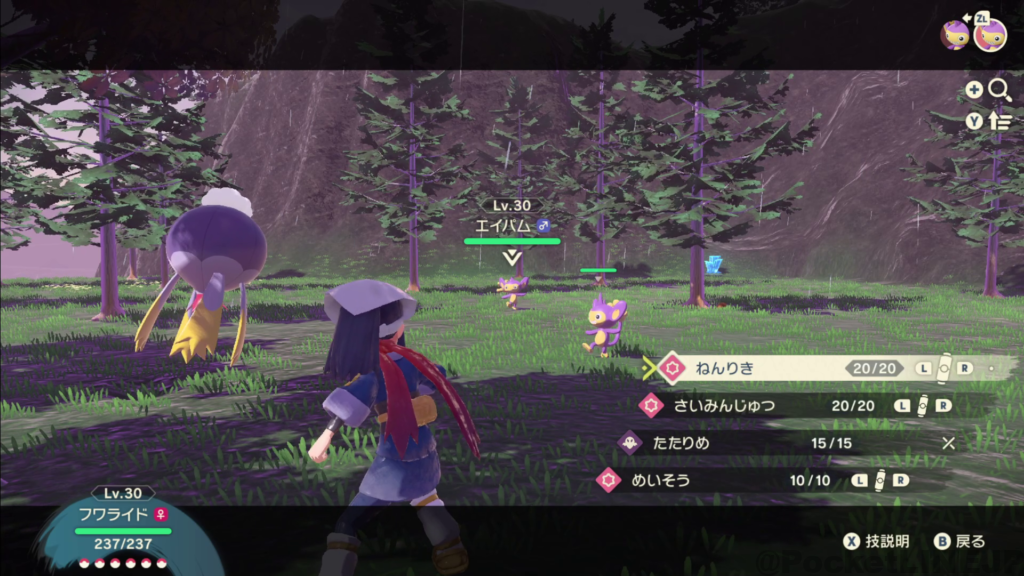Click the magnifying glass inspect icon
The image size is (1024, 576).
pyautogui.click(x=999, y=90)
